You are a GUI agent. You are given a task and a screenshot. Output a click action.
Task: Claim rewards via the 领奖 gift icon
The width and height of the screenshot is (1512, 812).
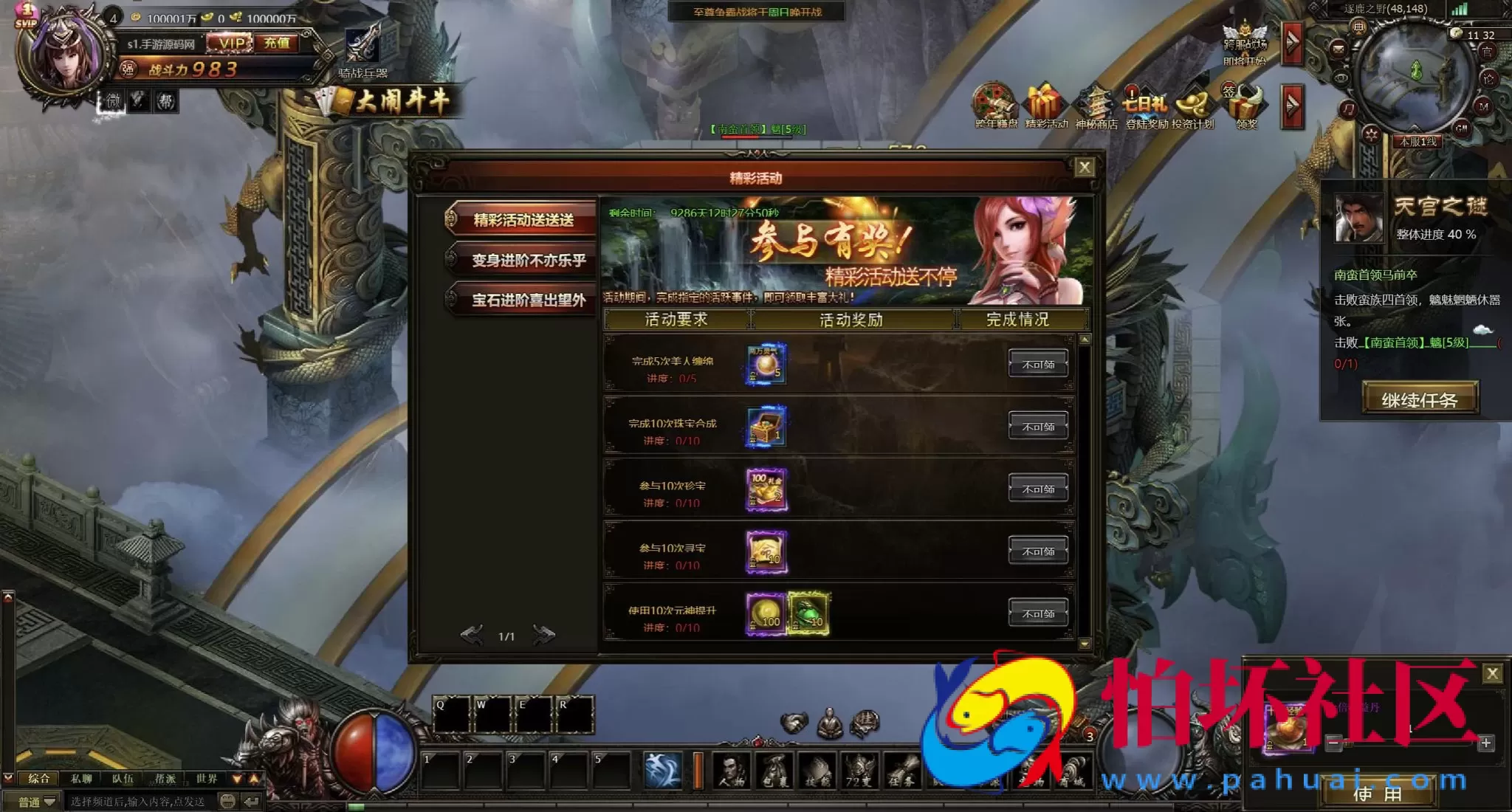pyautogui.click(x=1245, y=106)
